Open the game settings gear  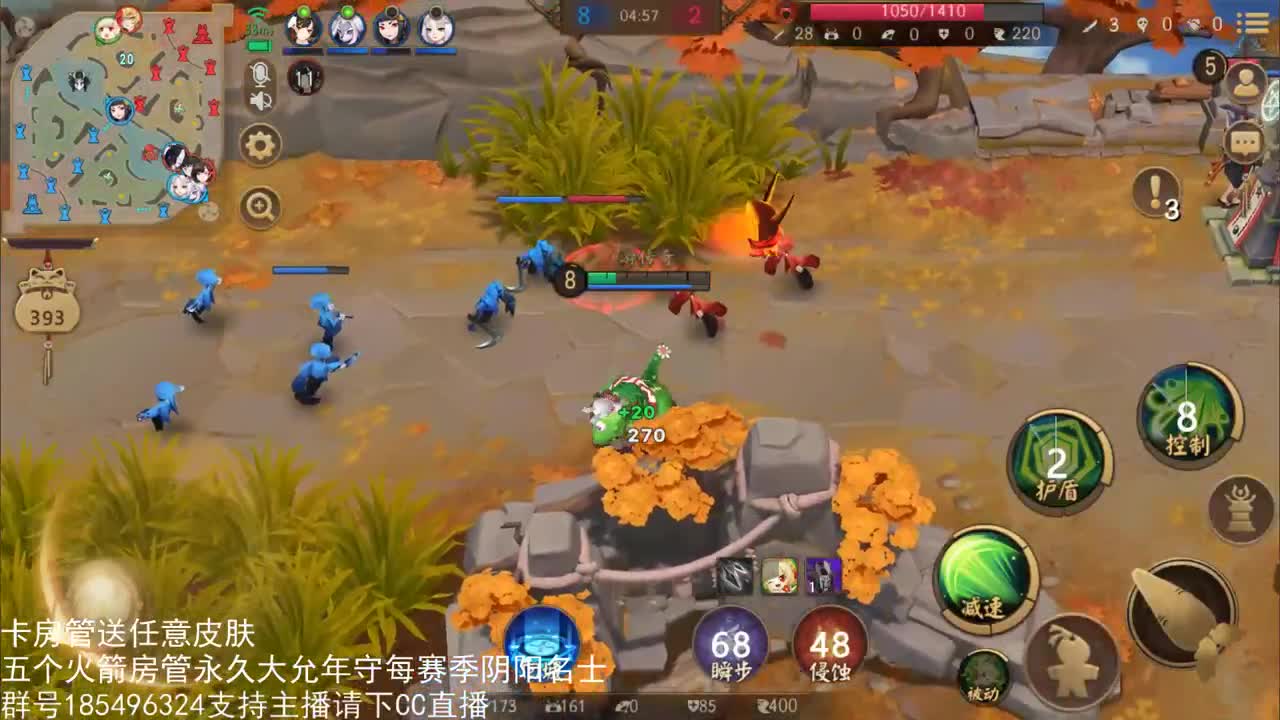tap(260, 144)
